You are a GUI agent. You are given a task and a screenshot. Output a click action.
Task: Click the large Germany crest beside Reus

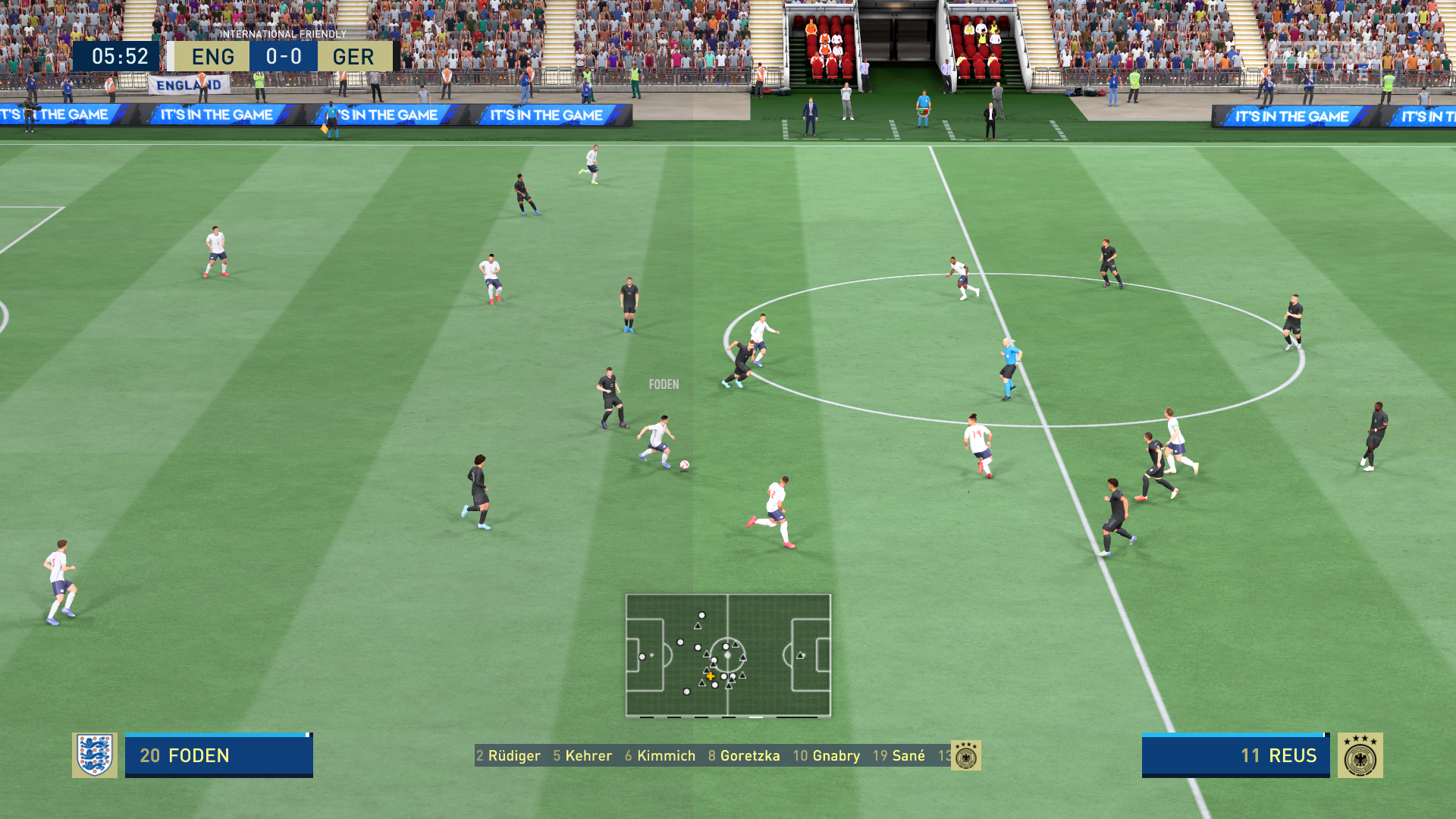click(1360, 755)
